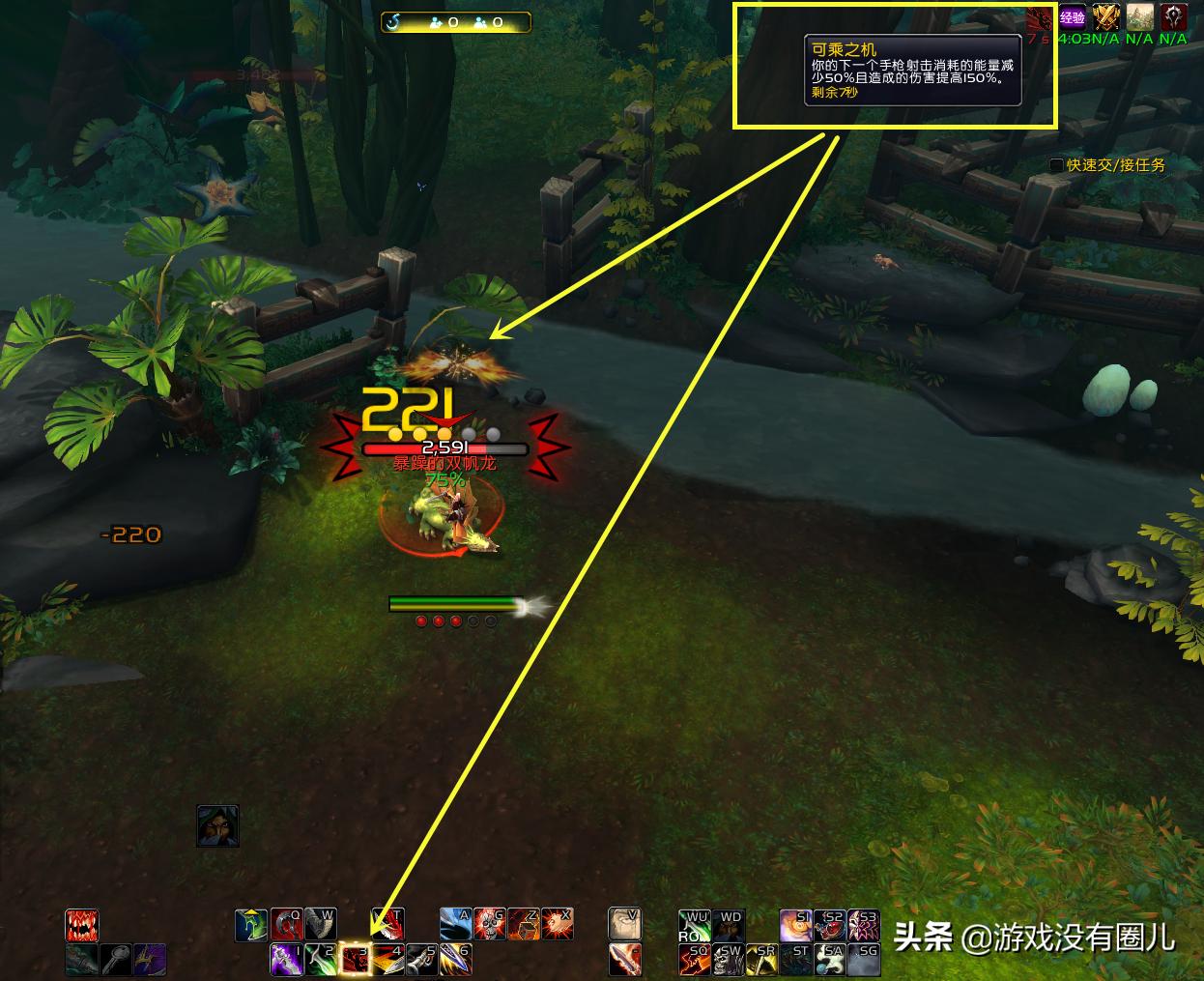
Task: Trigger the blue-gold blade ability in slot 6
Action: [455, 959]
